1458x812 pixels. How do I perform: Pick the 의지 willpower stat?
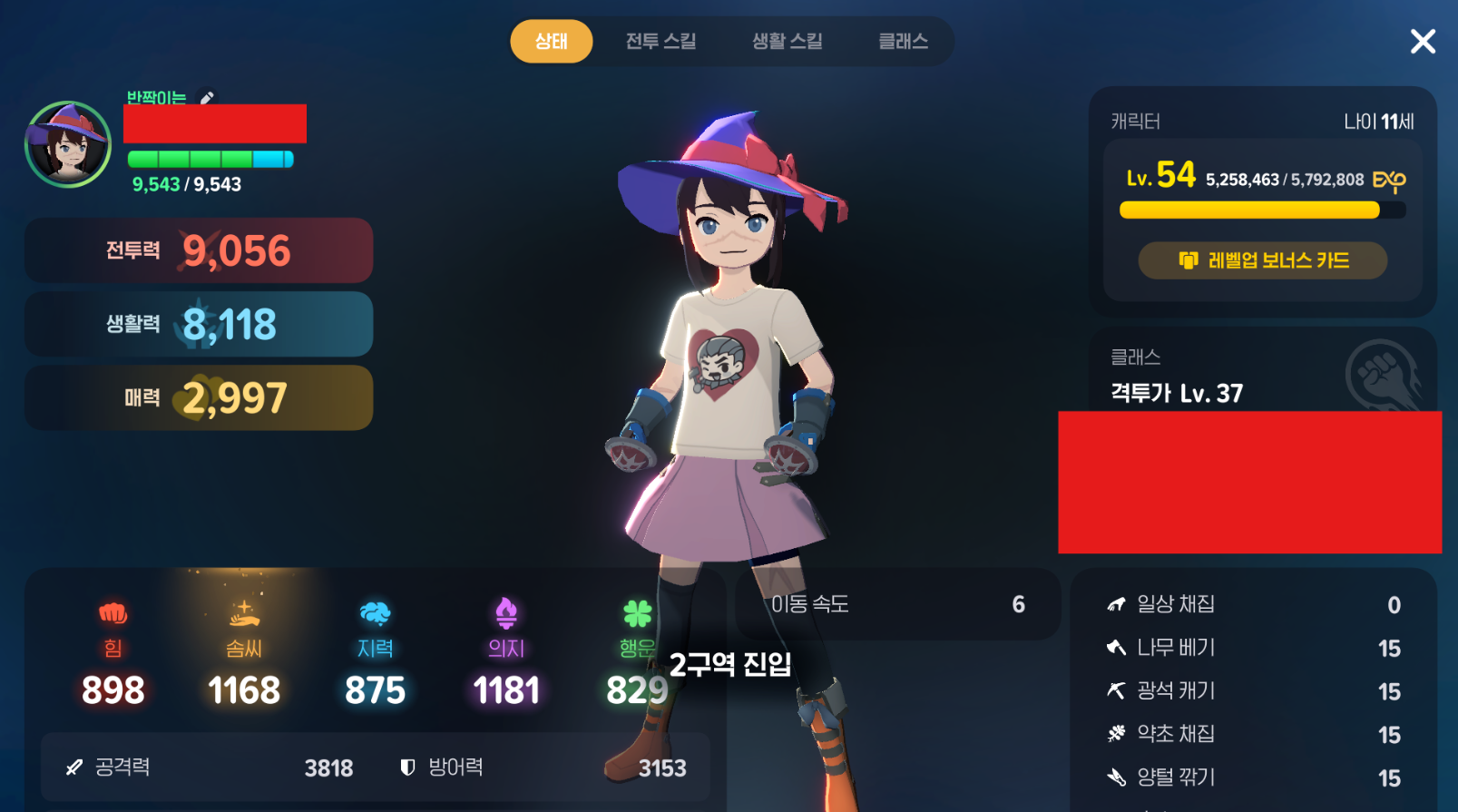point(506,653)
